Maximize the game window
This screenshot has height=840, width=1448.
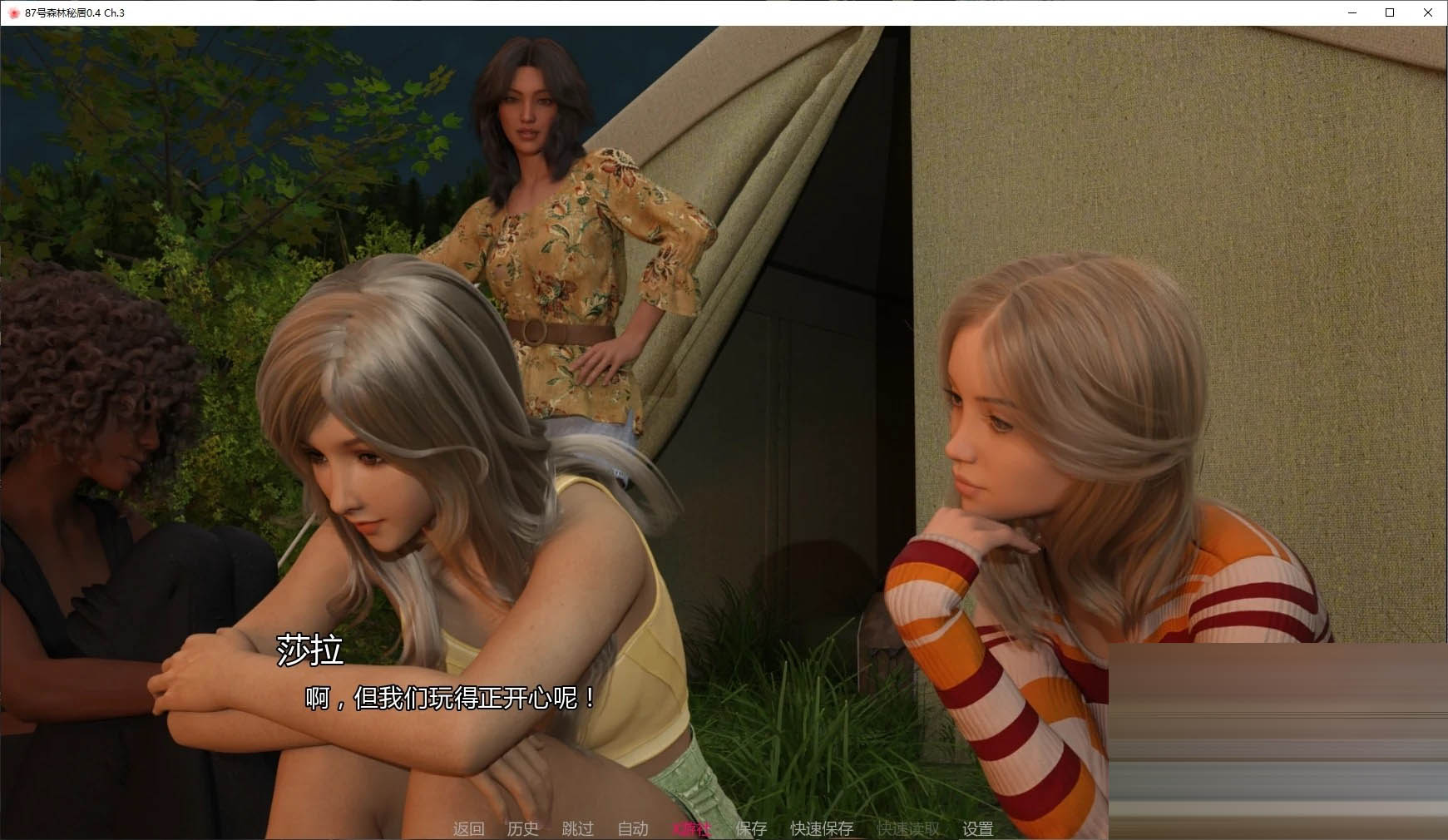tap(1389, 12)
